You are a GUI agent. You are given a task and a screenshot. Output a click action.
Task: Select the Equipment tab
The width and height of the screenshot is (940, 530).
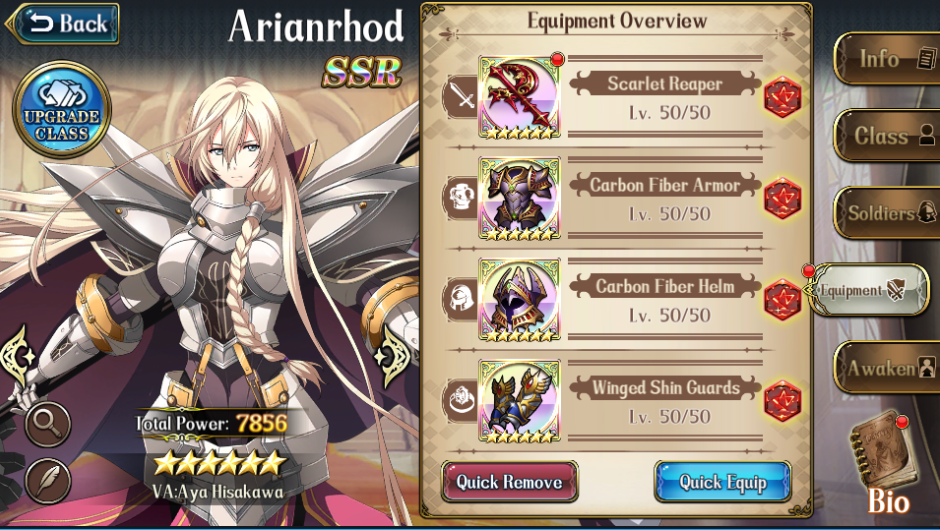coord(866,291)
